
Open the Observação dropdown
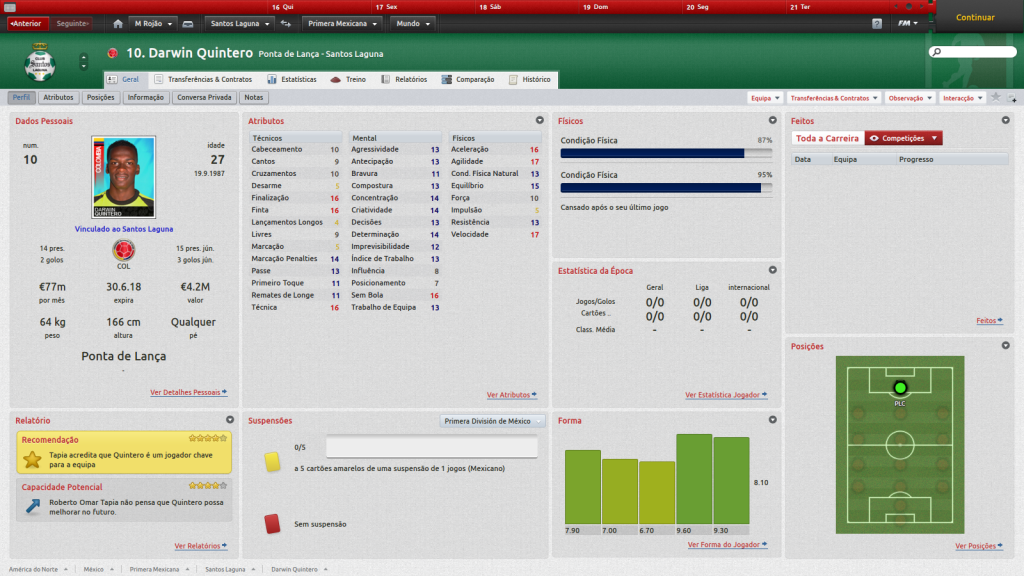click(910, 98)
